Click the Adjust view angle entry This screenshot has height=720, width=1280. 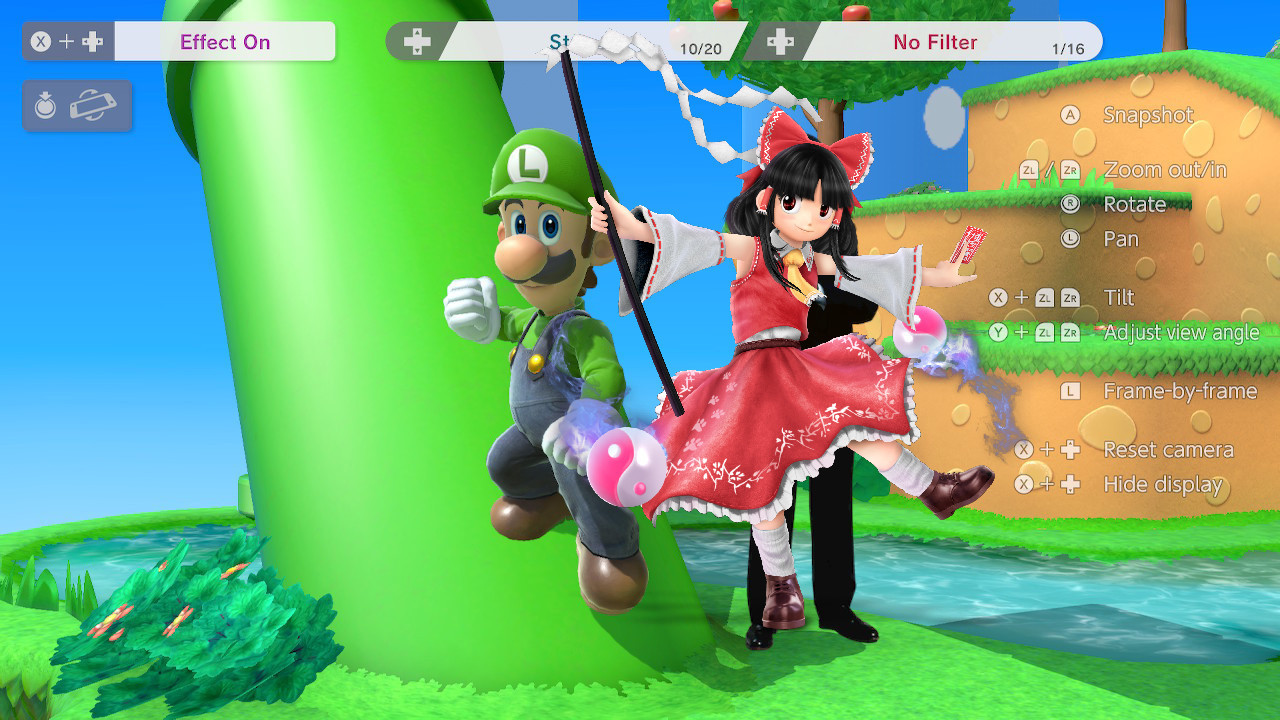tap(1182, 332)
